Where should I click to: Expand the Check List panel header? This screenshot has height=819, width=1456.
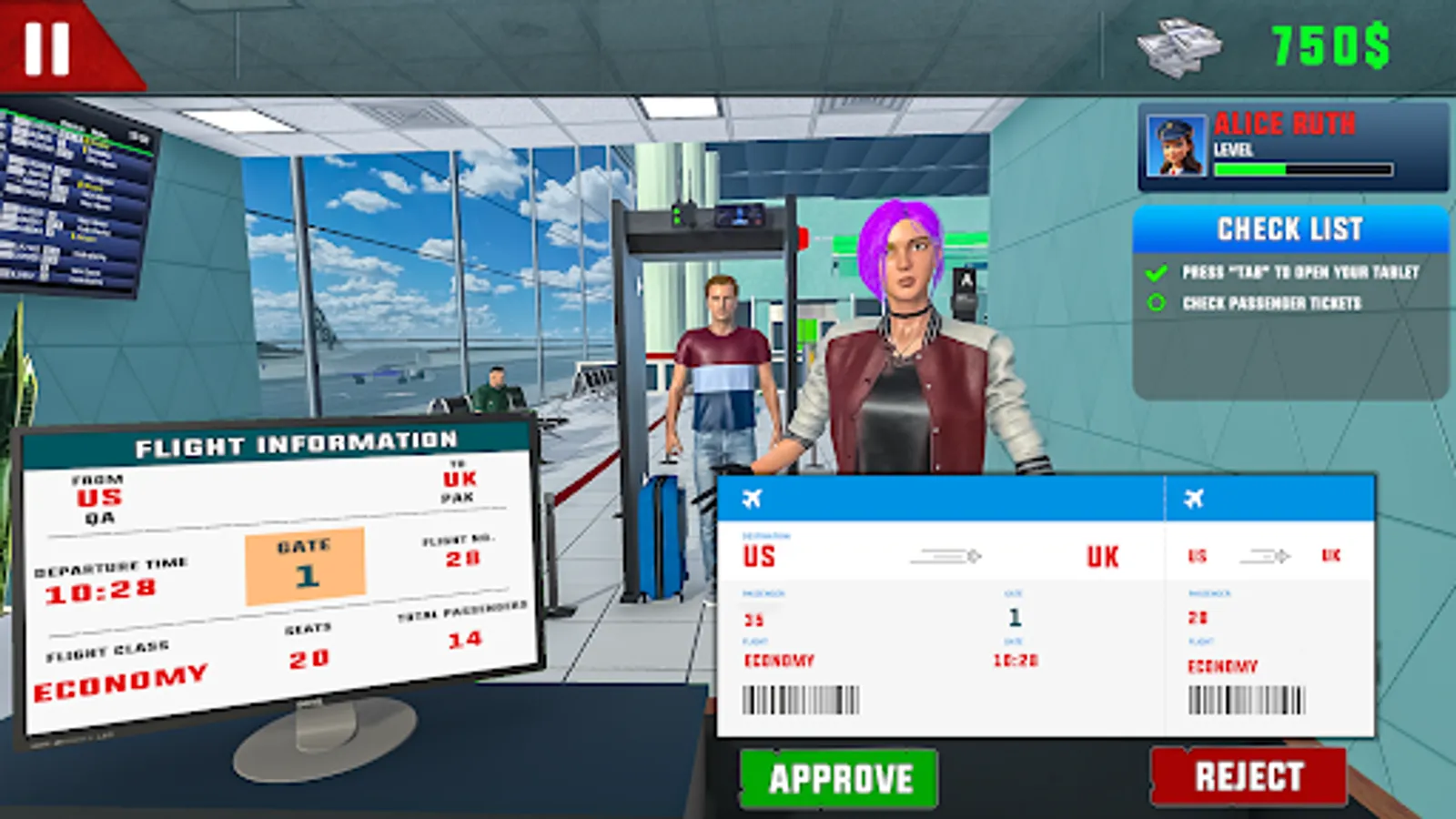[x=1289, y=228]
